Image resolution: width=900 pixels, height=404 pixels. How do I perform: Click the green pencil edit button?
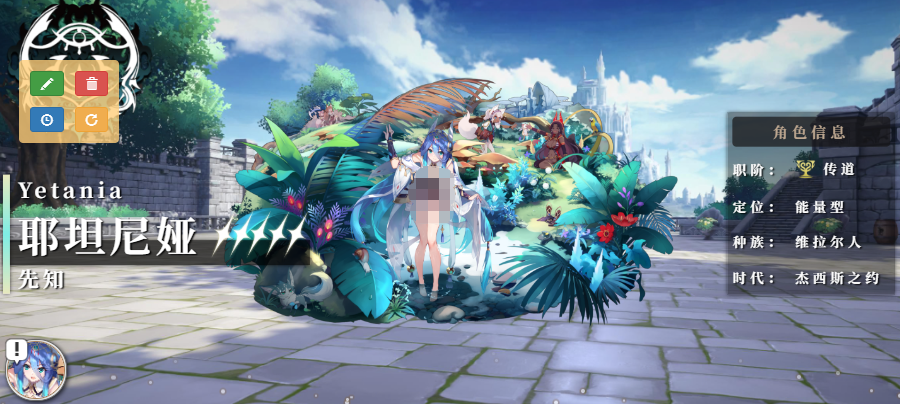pyautogui.click(x=47, y=84)
